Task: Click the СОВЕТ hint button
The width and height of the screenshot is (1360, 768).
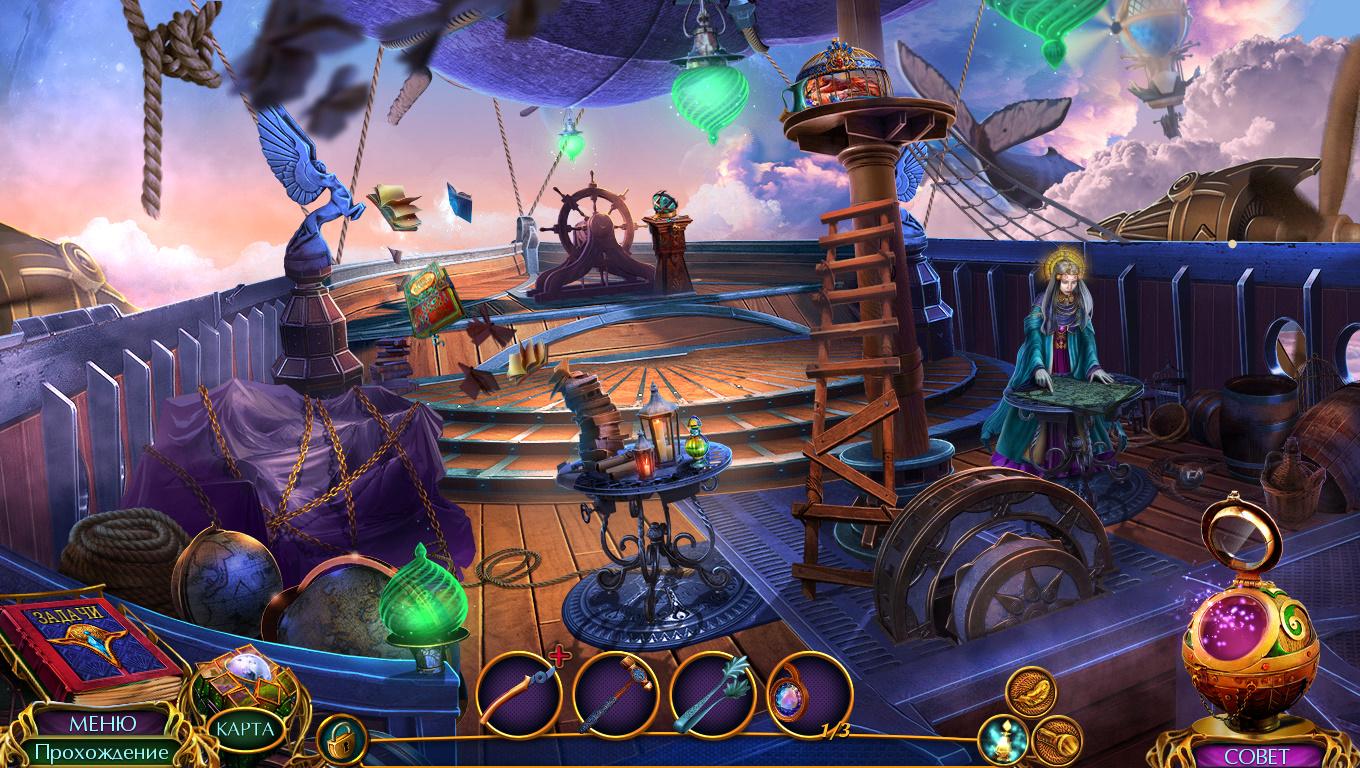Action: coord(1257,755)
